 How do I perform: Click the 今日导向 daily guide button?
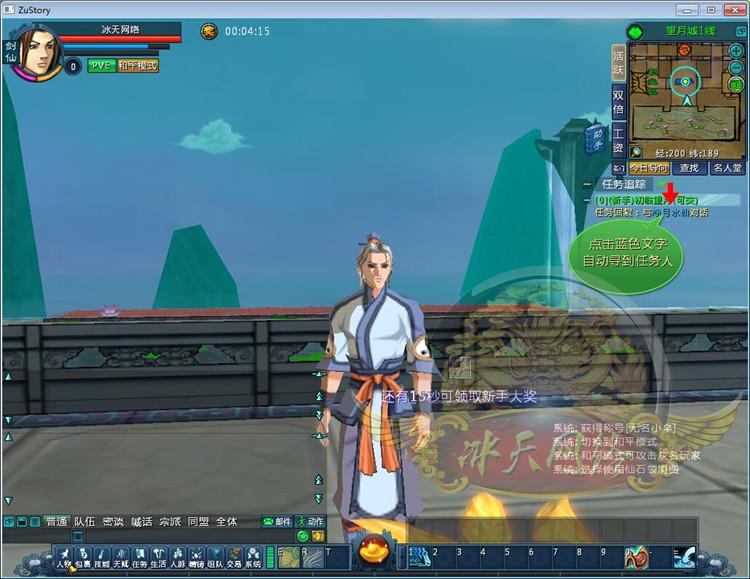[648, 169]
